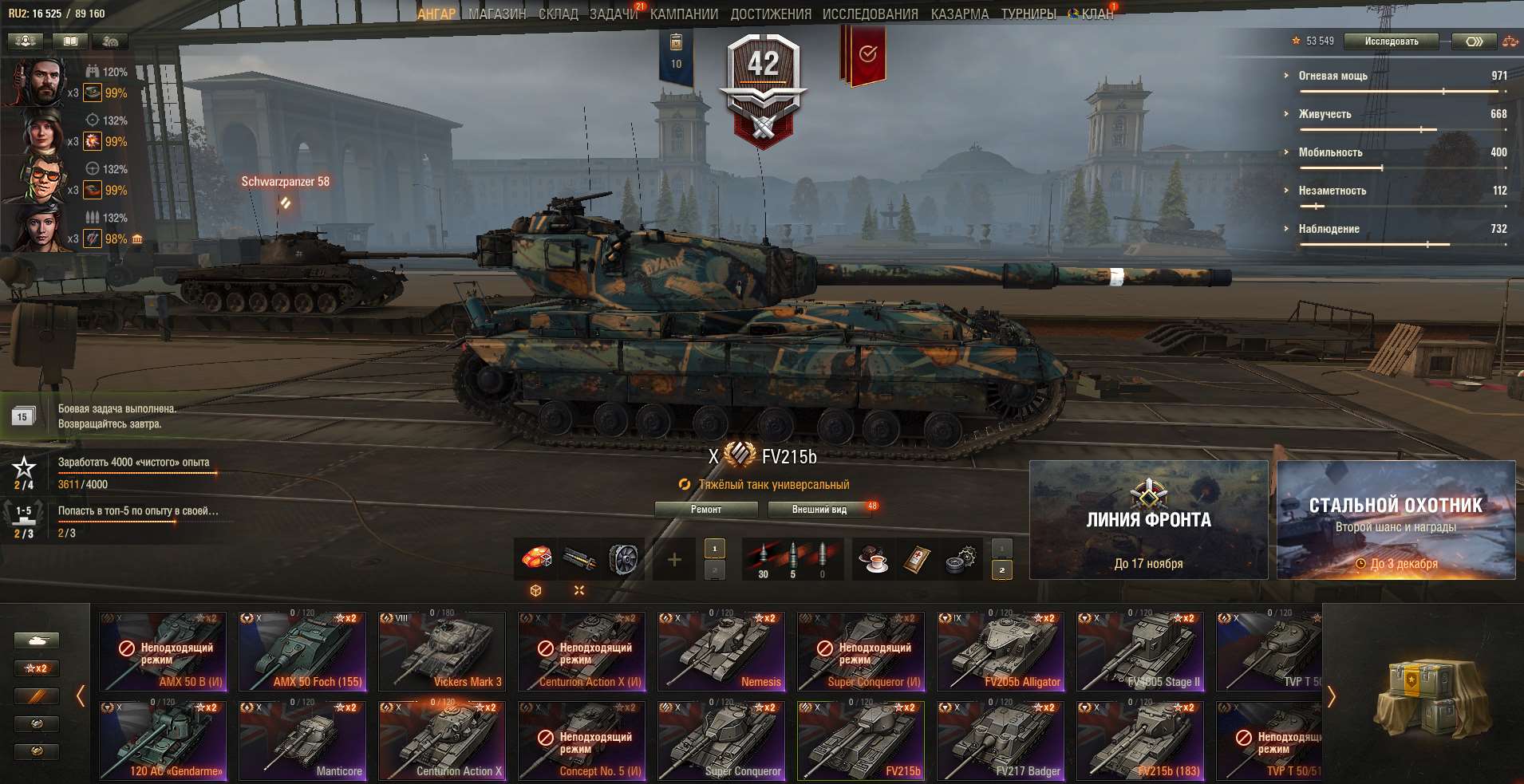Click the Исследовать button
The width and height of the screenshot is (1524, 784).
pos(1392,41)
